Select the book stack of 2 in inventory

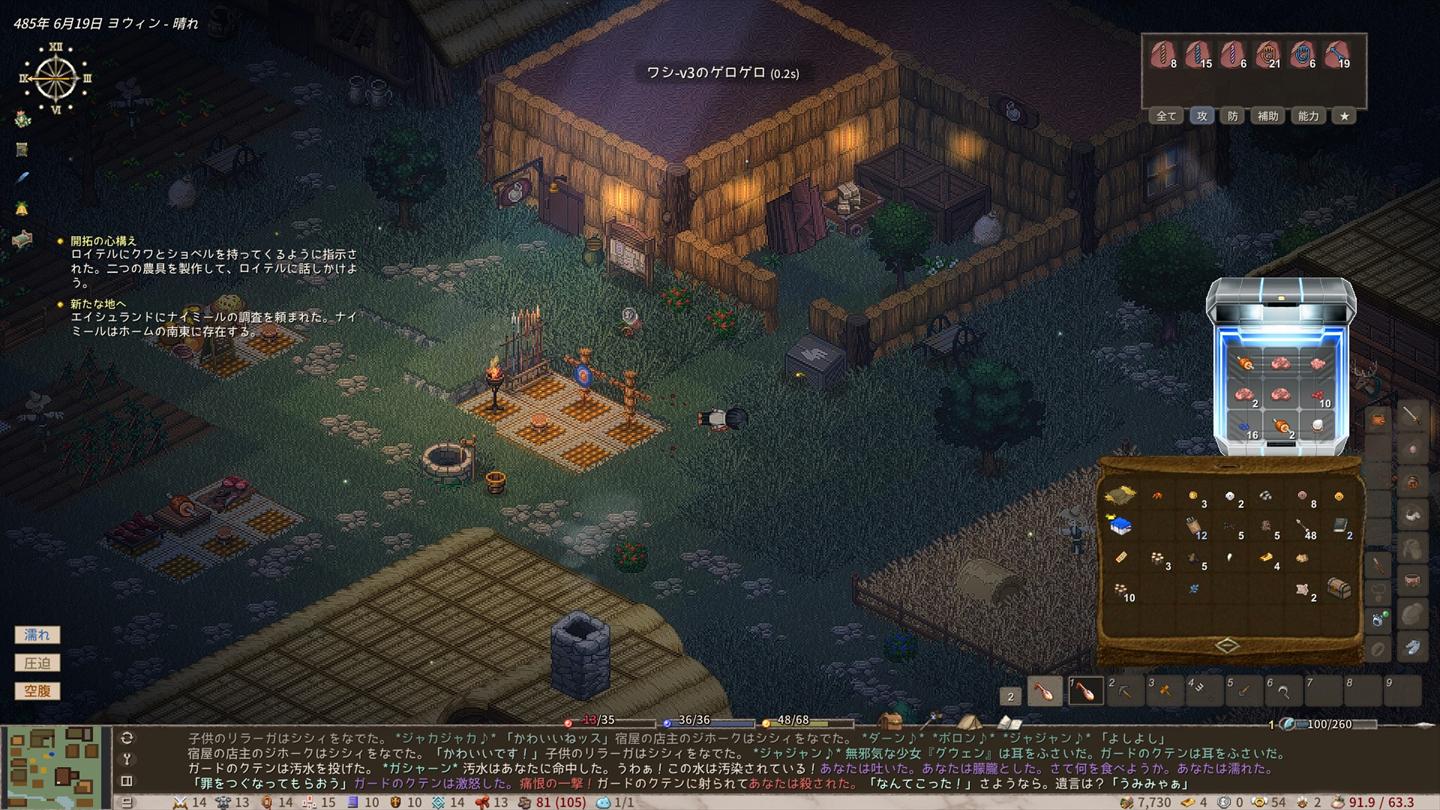coord(1340,526)
